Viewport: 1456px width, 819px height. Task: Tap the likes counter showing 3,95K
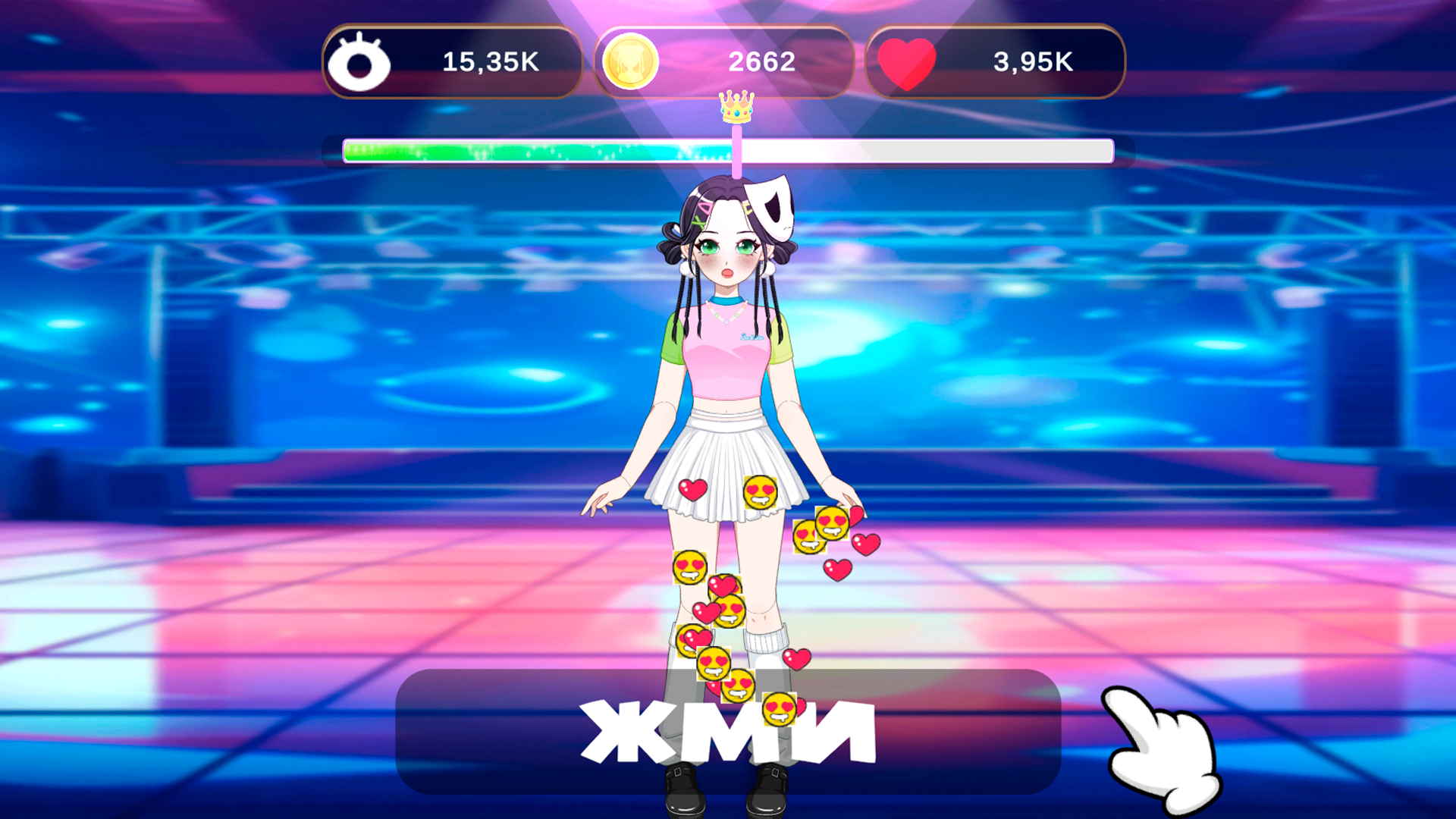[x=1034, y=62]
